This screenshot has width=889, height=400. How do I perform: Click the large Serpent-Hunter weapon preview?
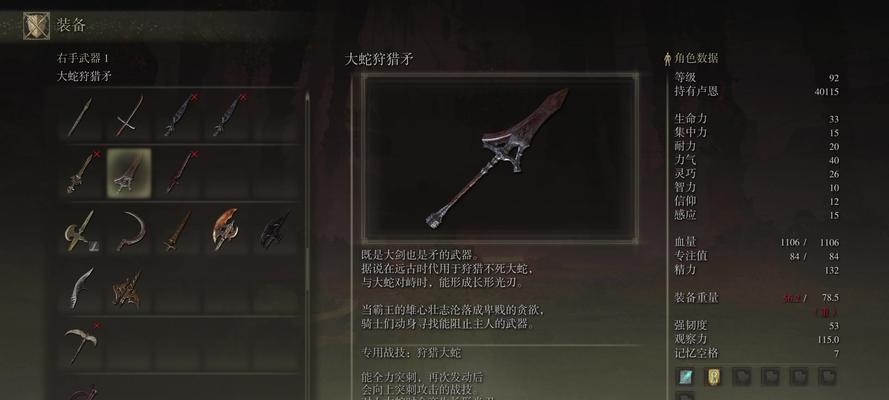click(499, 156)
